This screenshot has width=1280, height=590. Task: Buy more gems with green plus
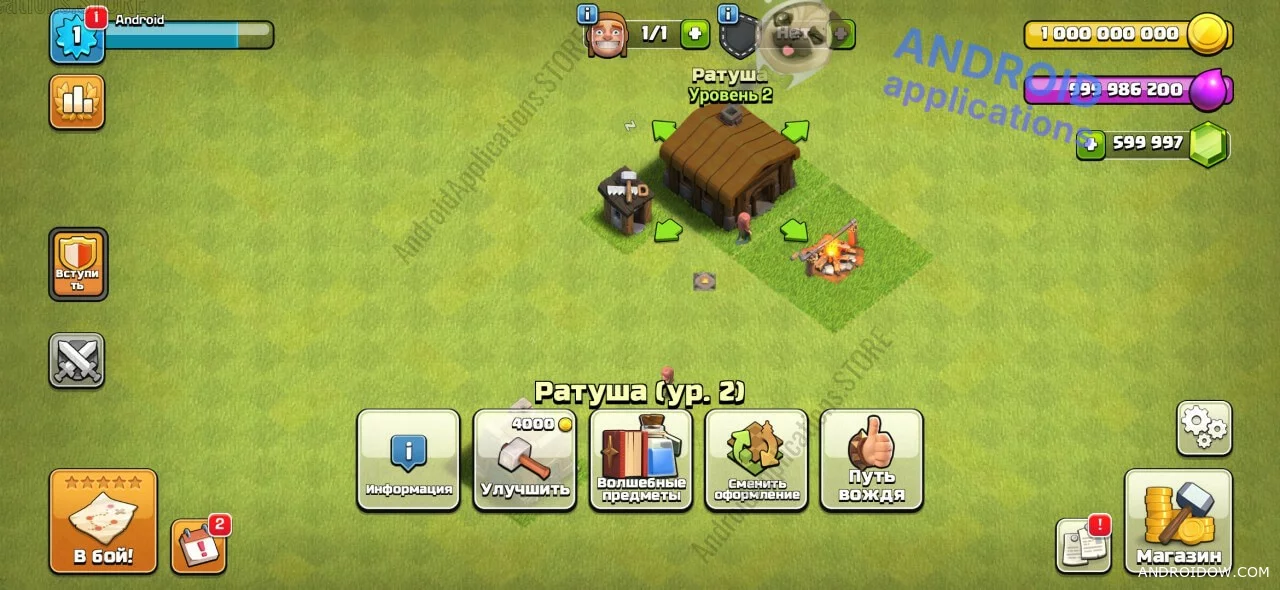pyautogui.click(x=1091, y=144)
